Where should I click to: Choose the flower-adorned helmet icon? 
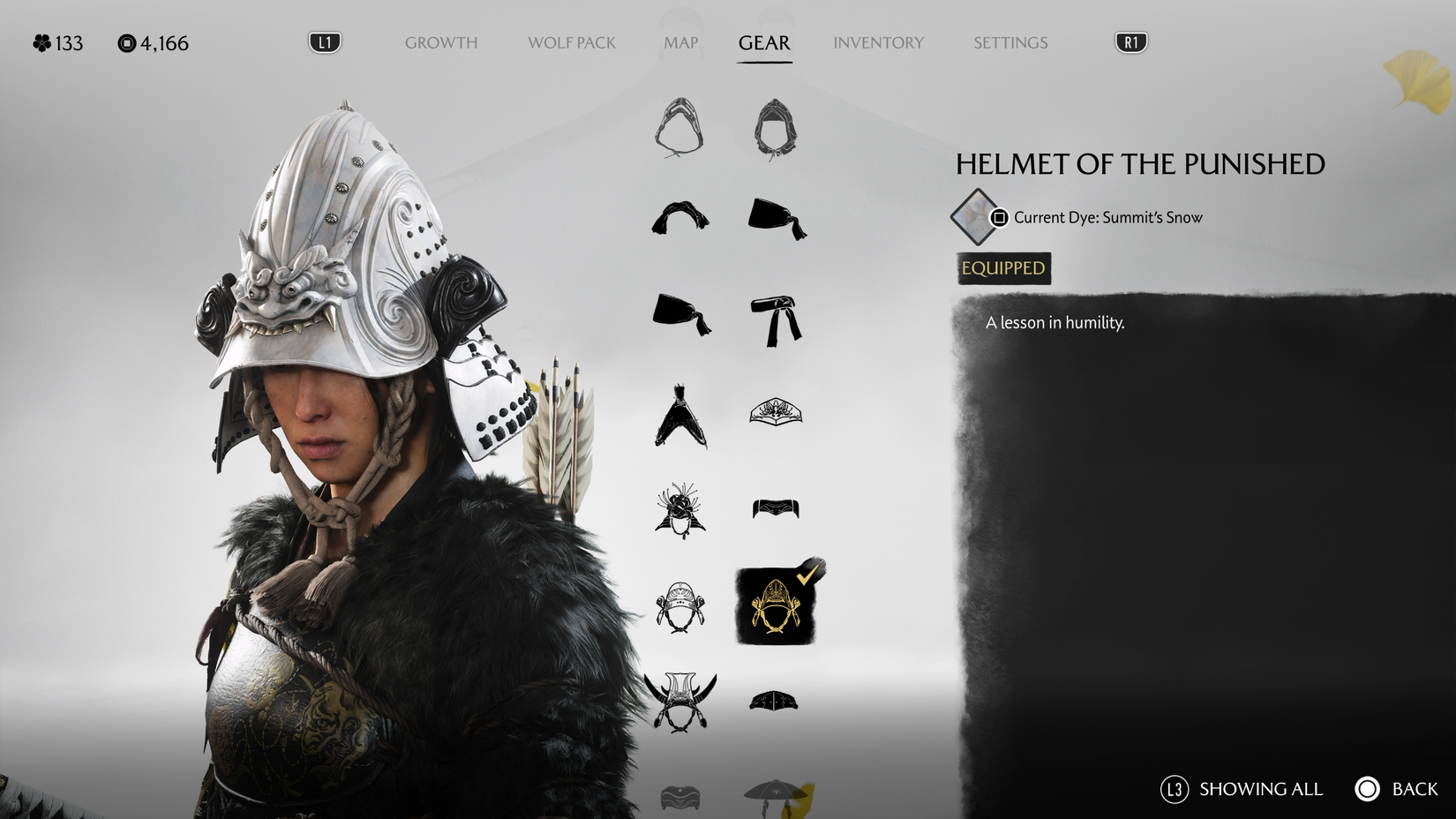click(679, 512)
